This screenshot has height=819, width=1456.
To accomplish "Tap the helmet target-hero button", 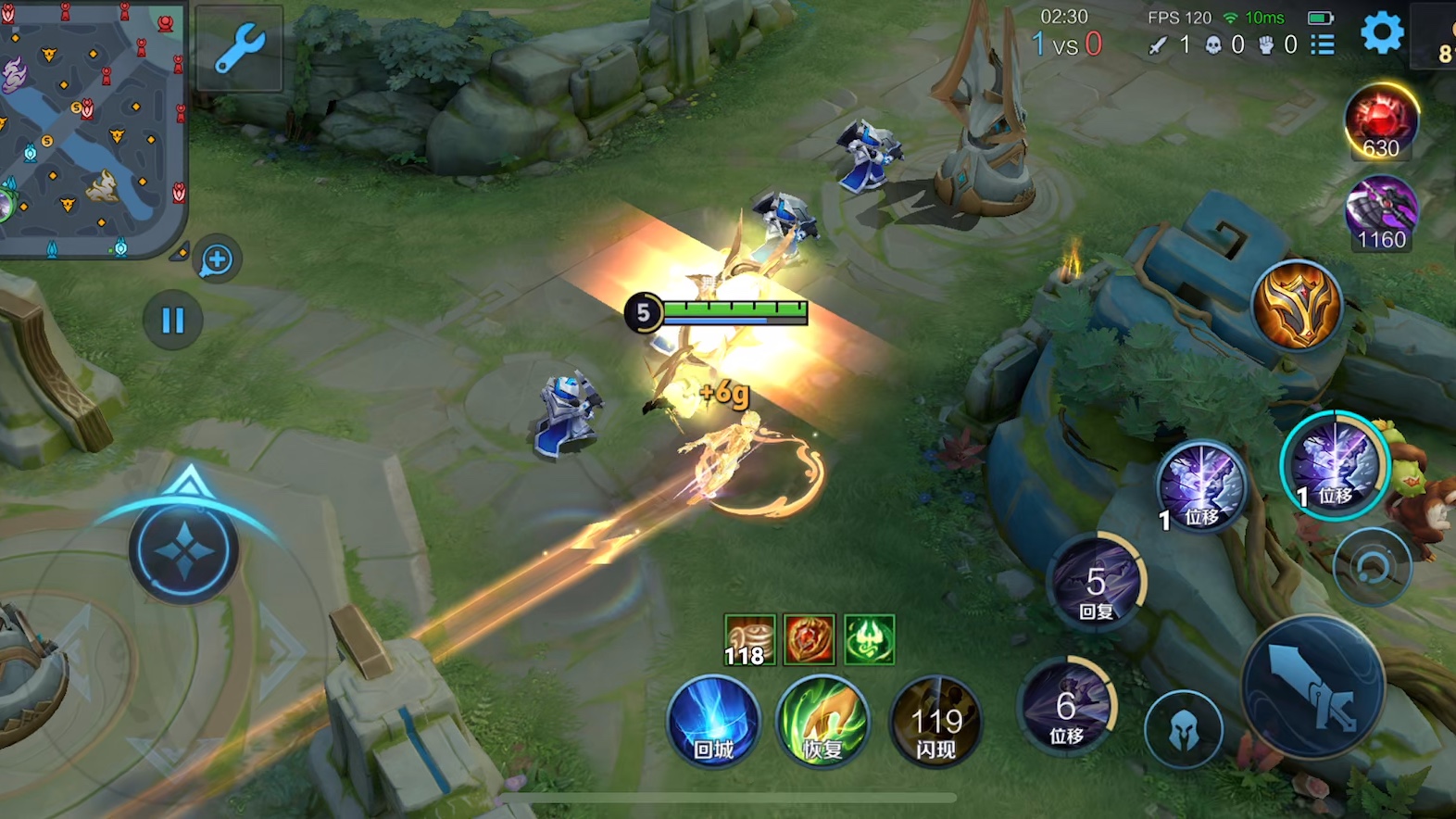I will [x=1183, y=730].
